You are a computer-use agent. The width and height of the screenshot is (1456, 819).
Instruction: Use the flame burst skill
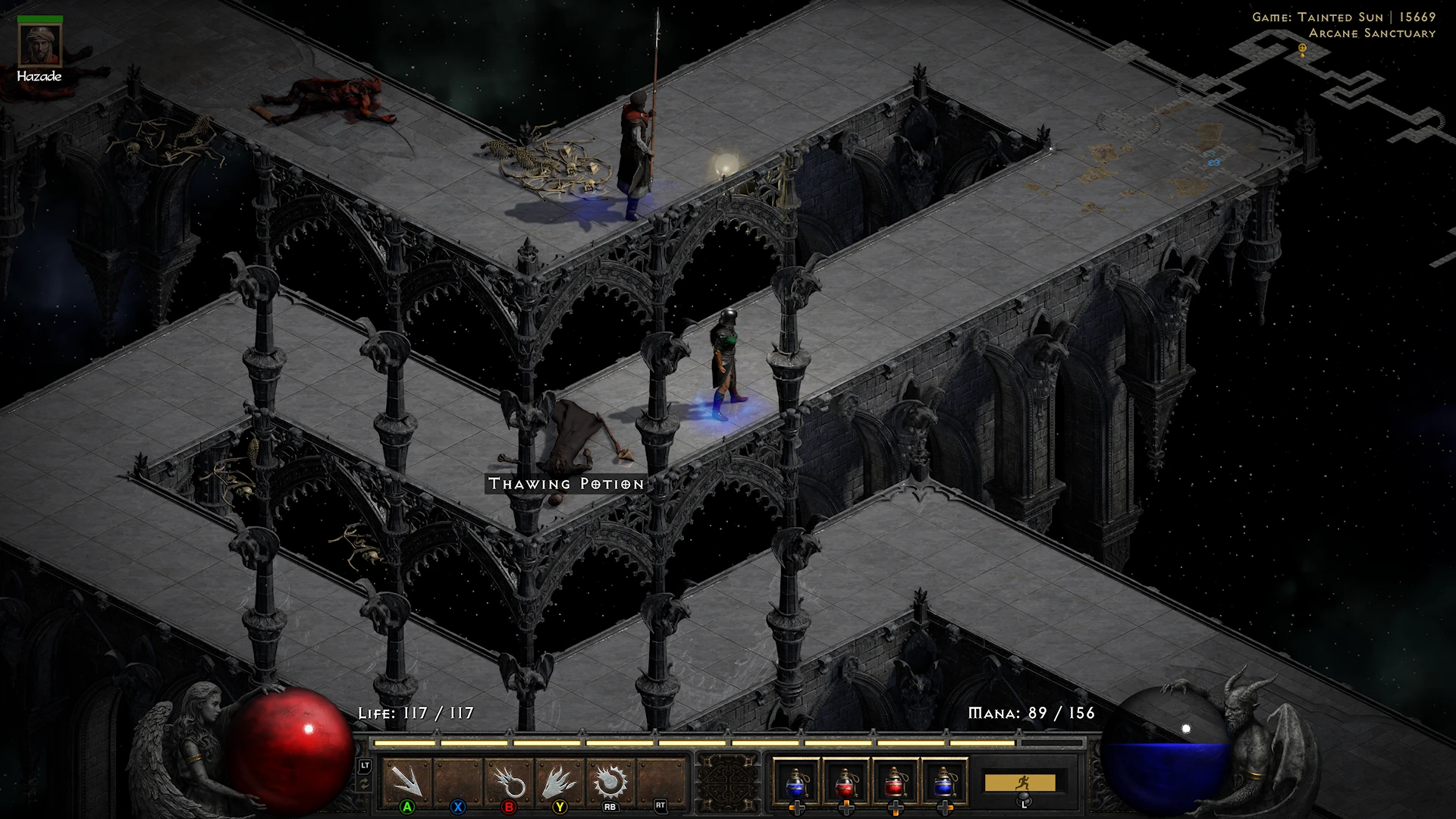(x=560, y=782)
